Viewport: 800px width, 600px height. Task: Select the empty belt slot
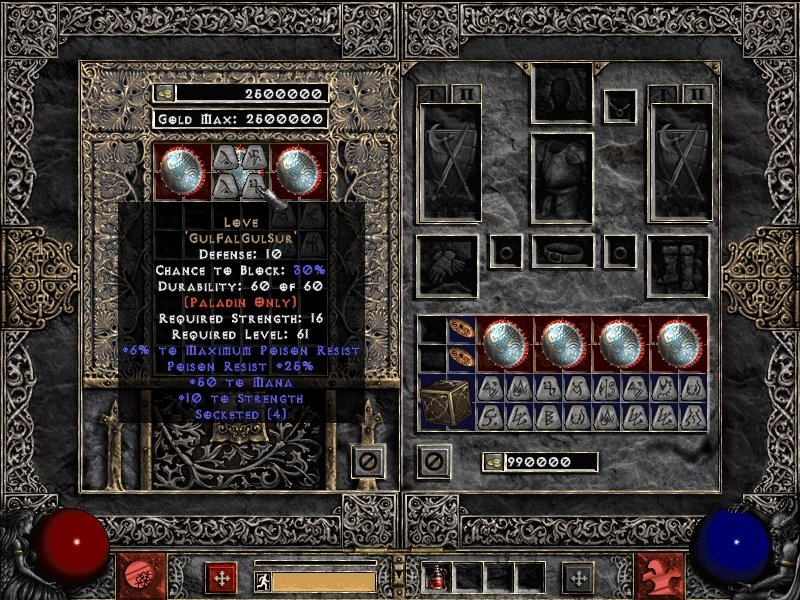tap(562, 250)
